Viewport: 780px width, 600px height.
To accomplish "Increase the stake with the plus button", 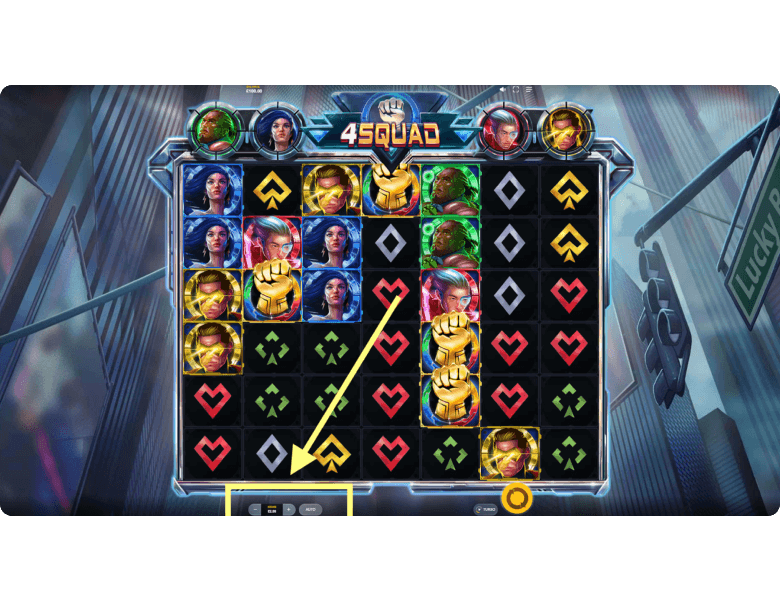I will [288, 509].
